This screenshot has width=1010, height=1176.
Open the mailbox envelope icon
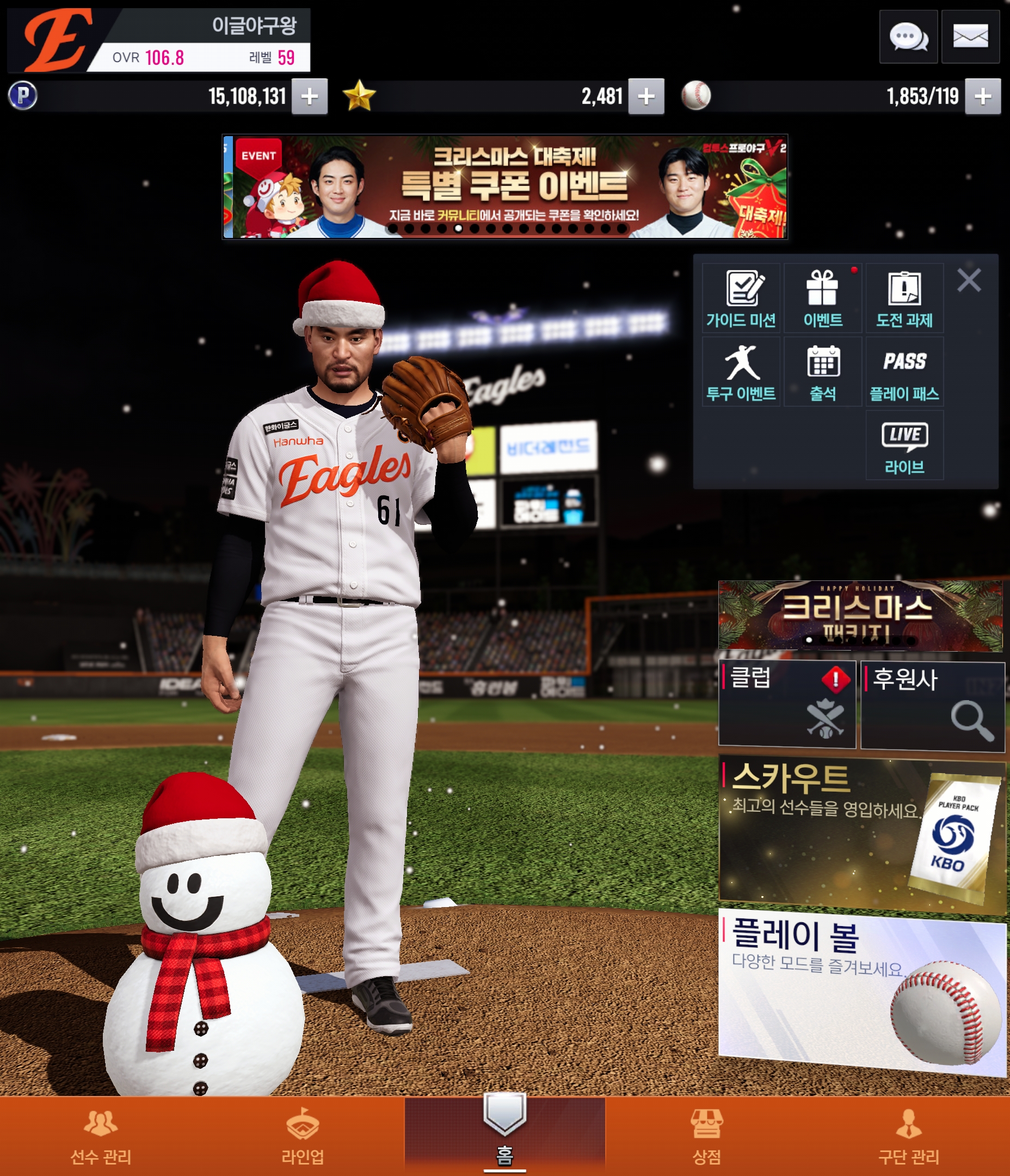point(970,37)
